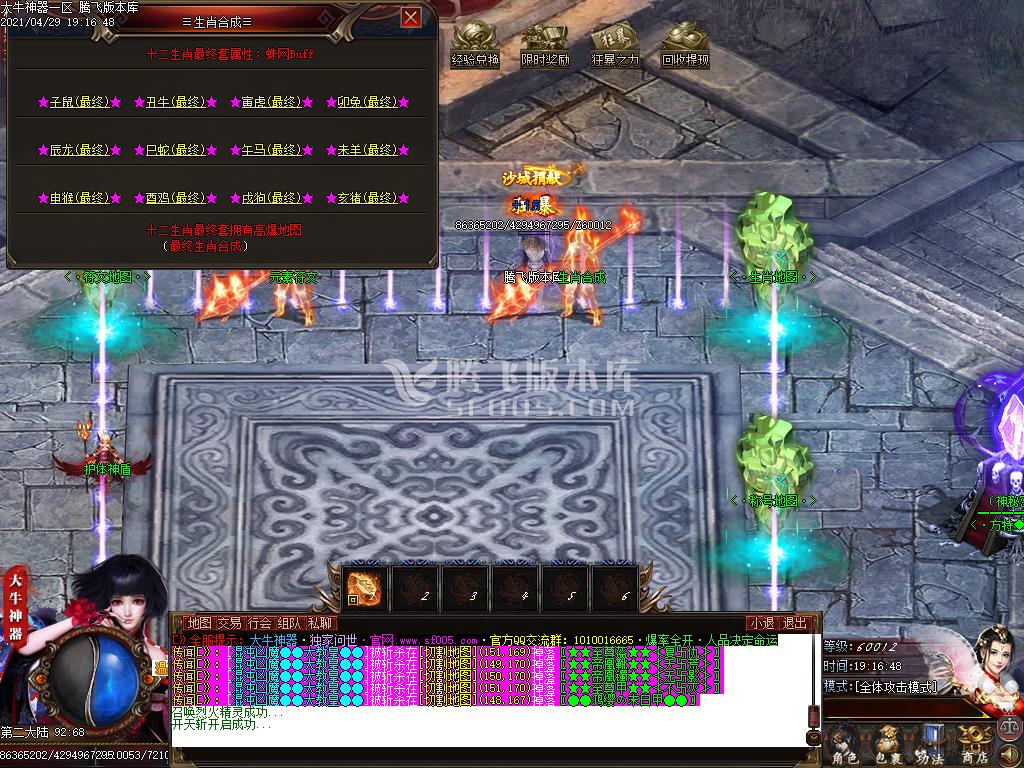This screenshot has width=1024, height=768.
Task: Open the 经验兑换 experience exchange icon
Action: [x=475, y=46]
